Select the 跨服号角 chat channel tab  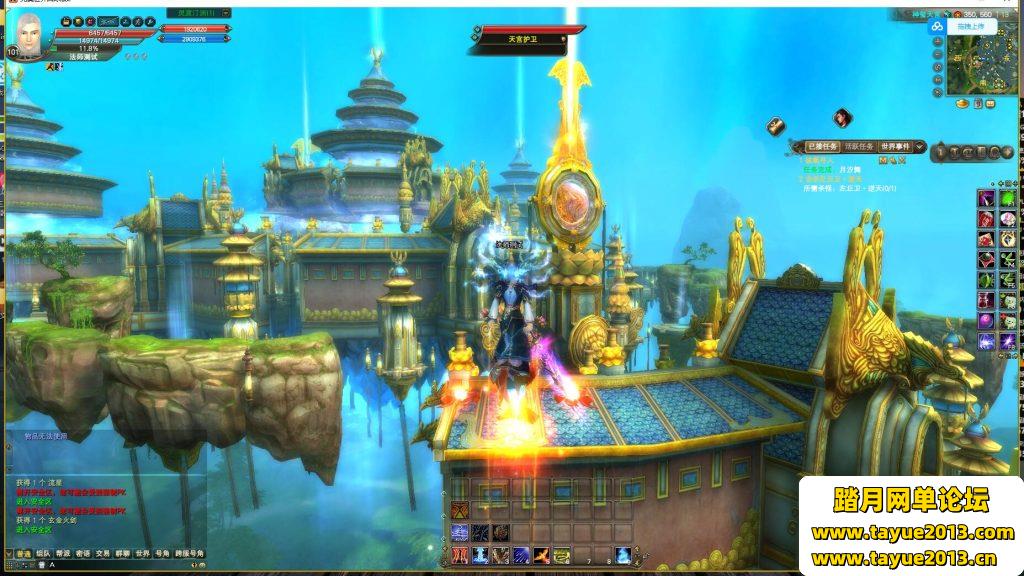click(x=189, y=553)
